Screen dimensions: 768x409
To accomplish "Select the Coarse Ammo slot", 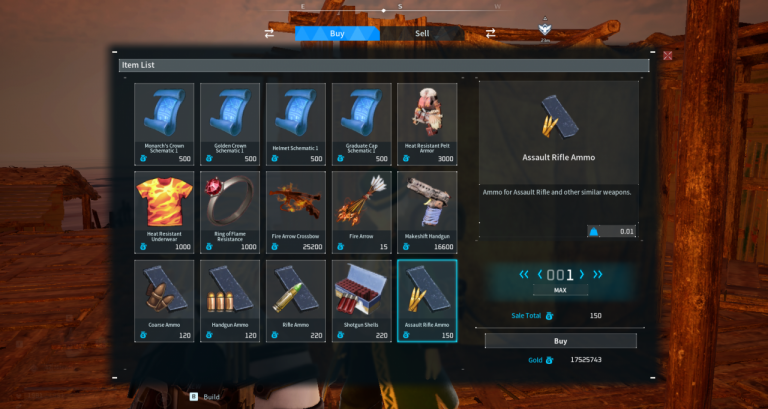I will (x=164, y=300).
